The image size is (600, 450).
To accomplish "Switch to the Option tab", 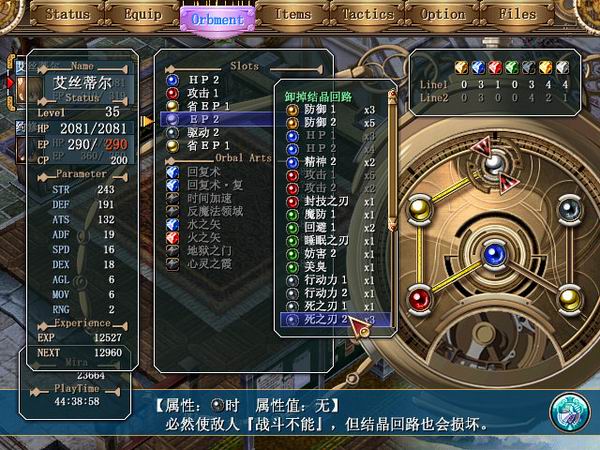I will pos(442,16).
